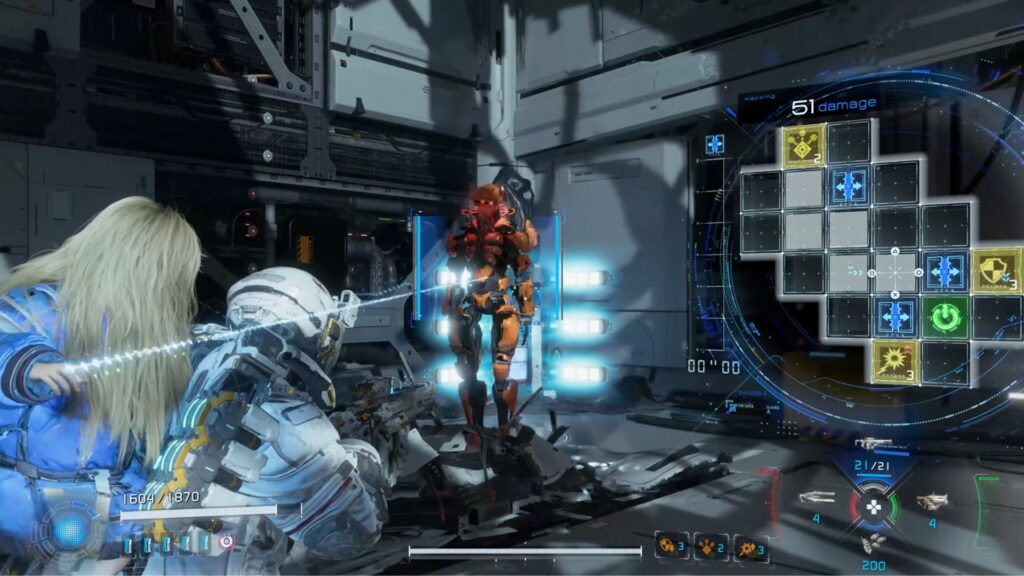The height and width of the screenshot is (576, 1024).
Task: Select the yellow explosion tile at grid bottom
Action: 893,361
